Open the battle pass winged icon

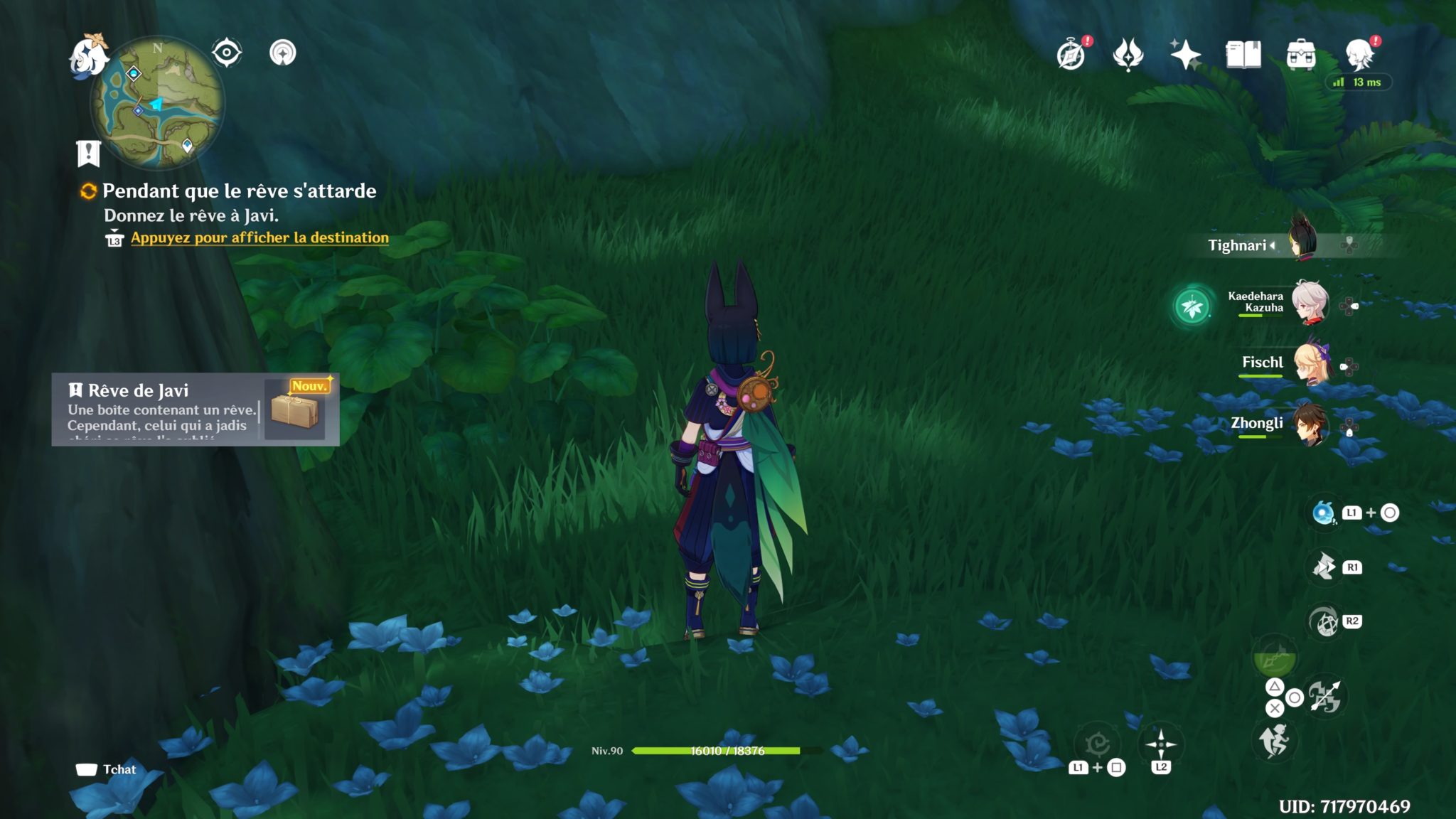[x=1128, y=55]
